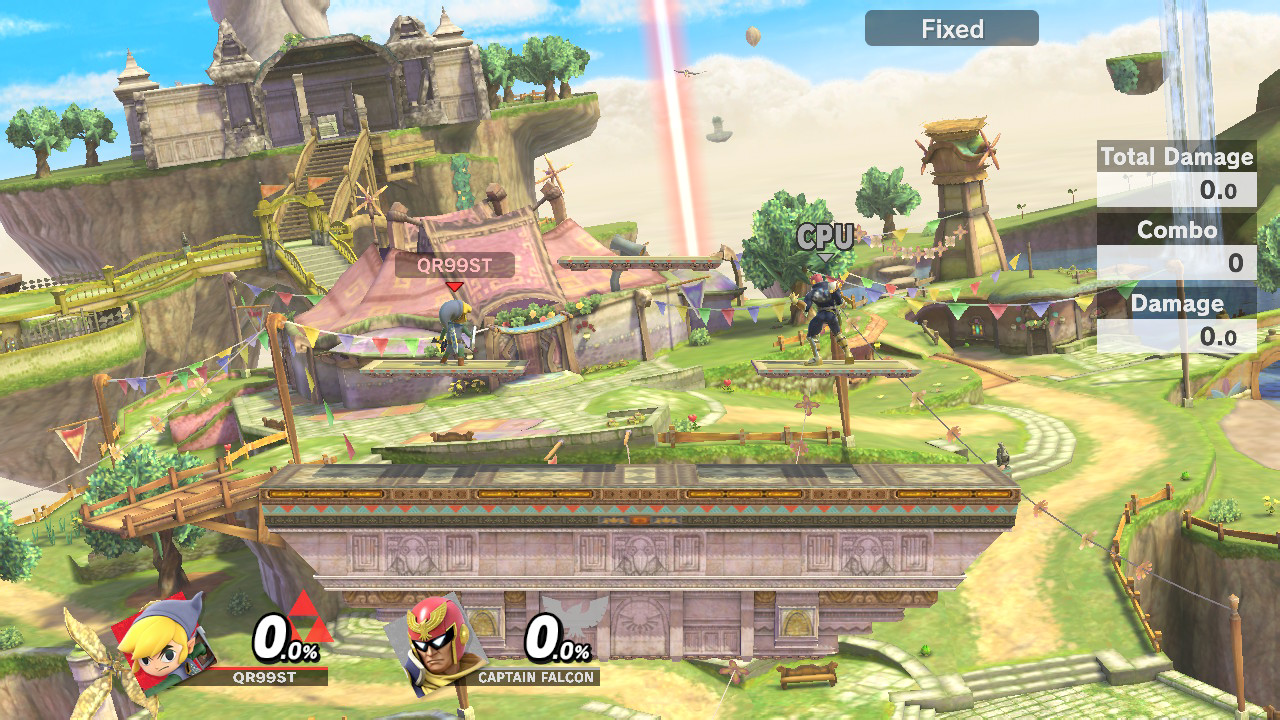Image resolution: width=1280 pixels, height=720 pixels.
Task: Toggle the Total Damage display panel
Action: pos(1176,157)
